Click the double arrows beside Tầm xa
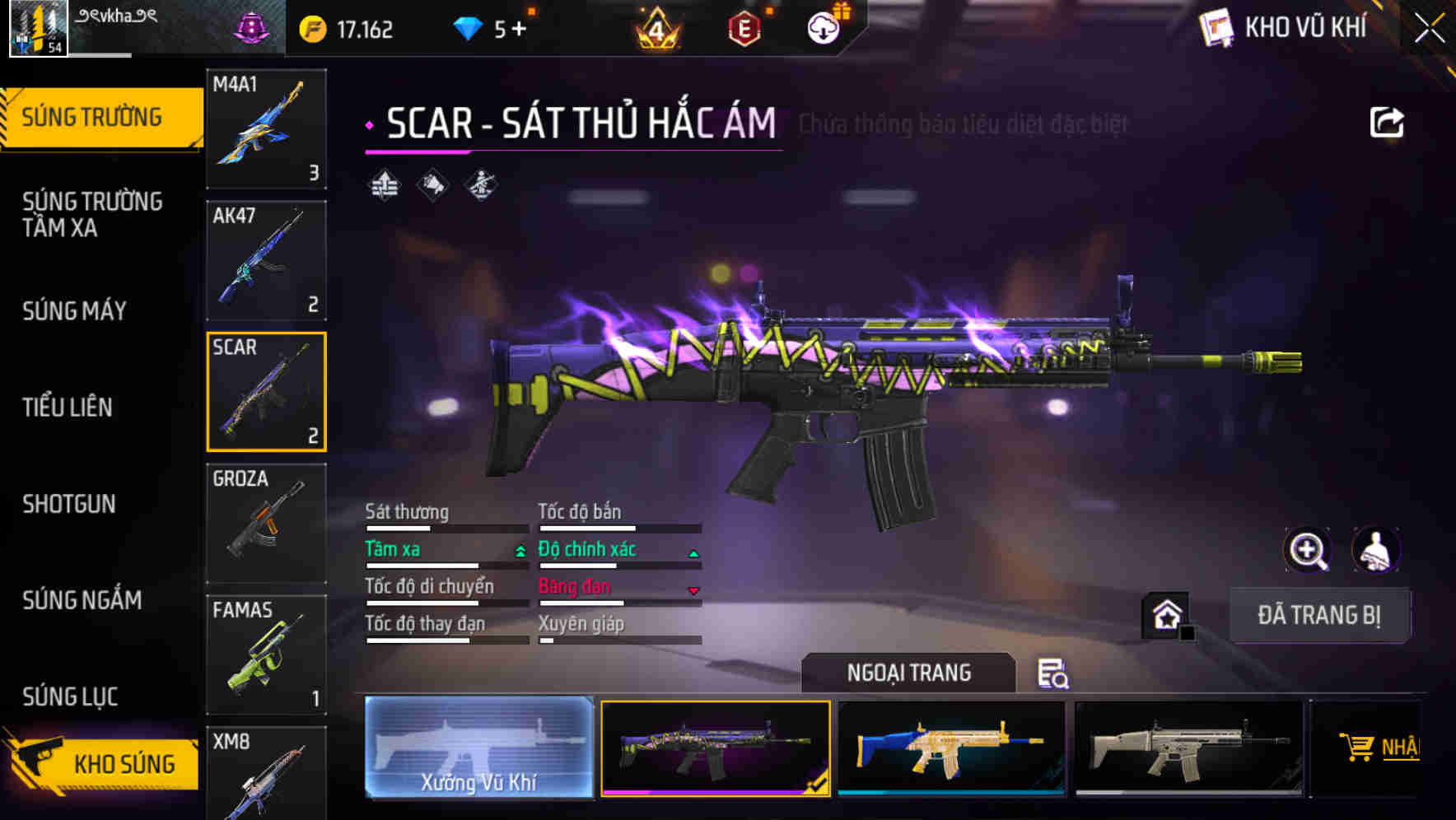This screenshot has width=1456, height=820. tap(519, 550)
